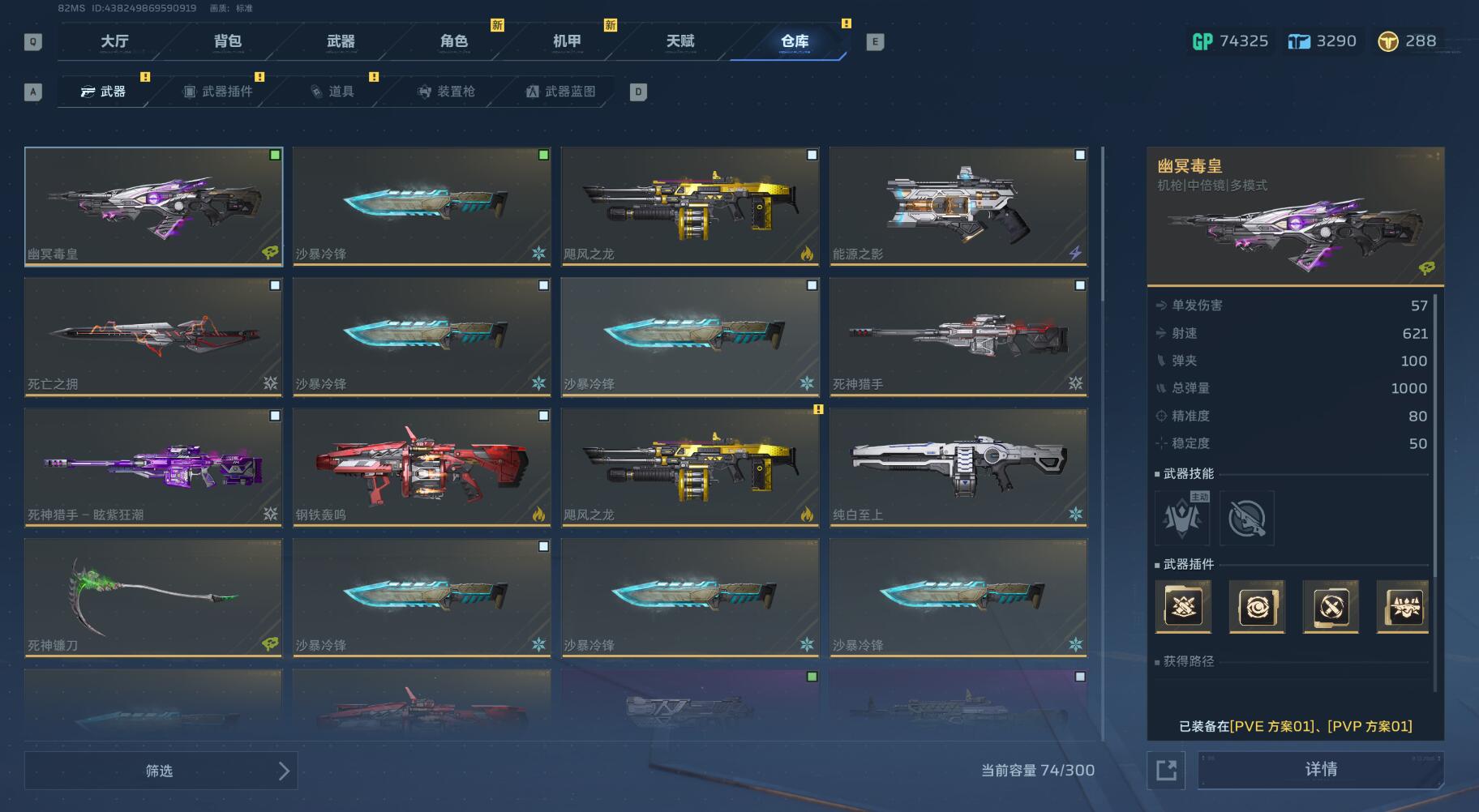Open the 筛选 filter panel

[161, 771]
